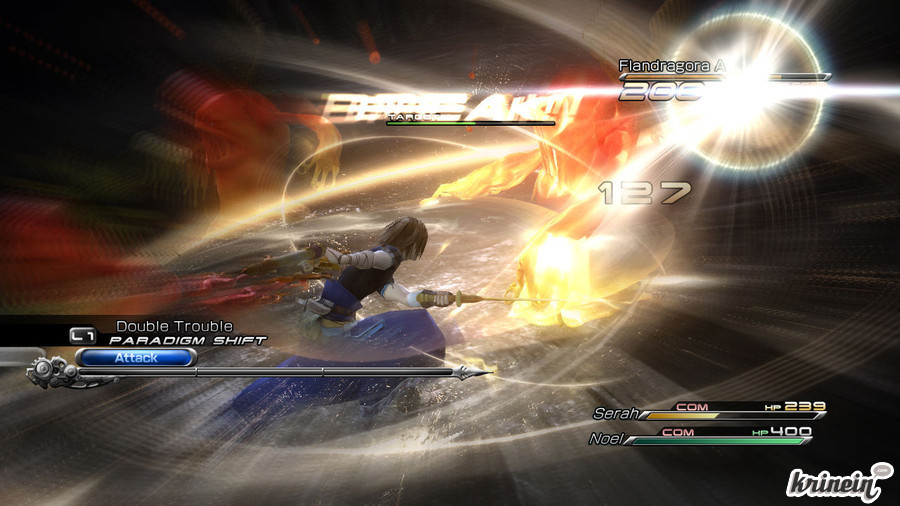
Task: Select Serah's party status row
Action: tap(709, 411)
